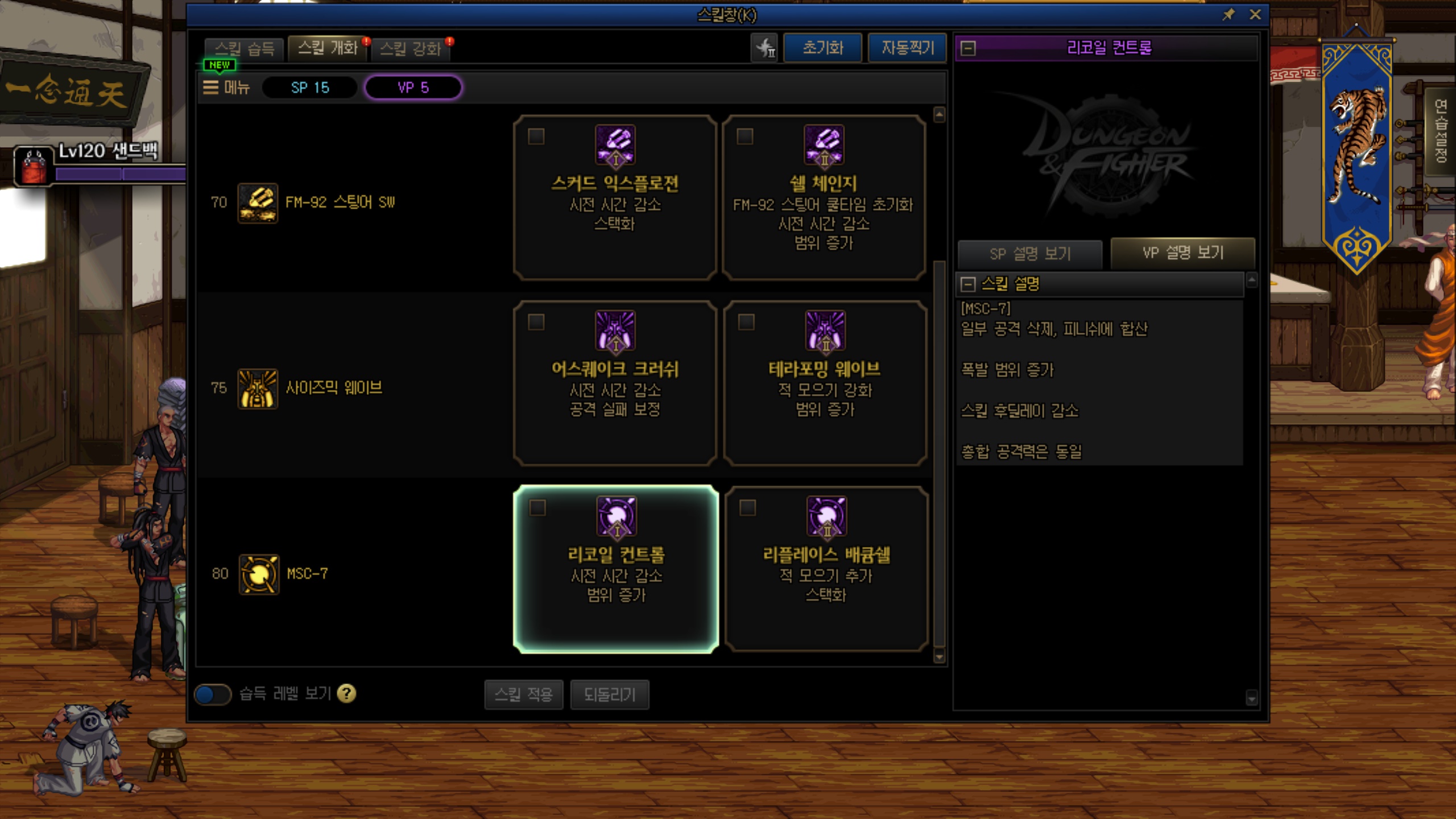Apply skills with 스킬 적용 button
Image resolution: width=1456 pixels, height=819 pixels.
(x=523, y=694)
